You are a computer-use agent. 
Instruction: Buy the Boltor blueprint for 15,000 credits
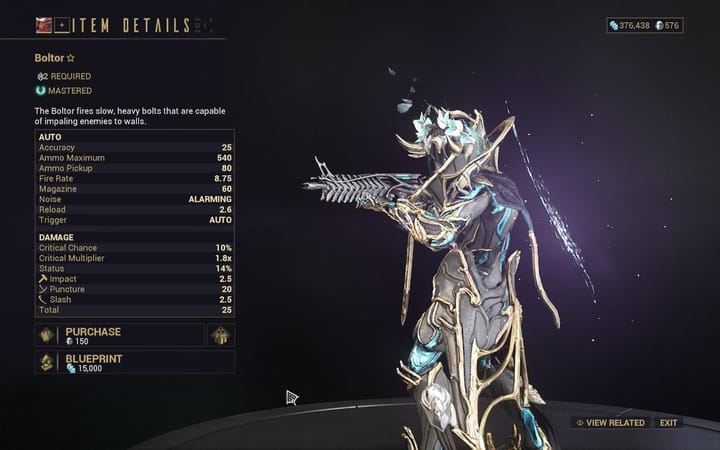coord(120,362)
